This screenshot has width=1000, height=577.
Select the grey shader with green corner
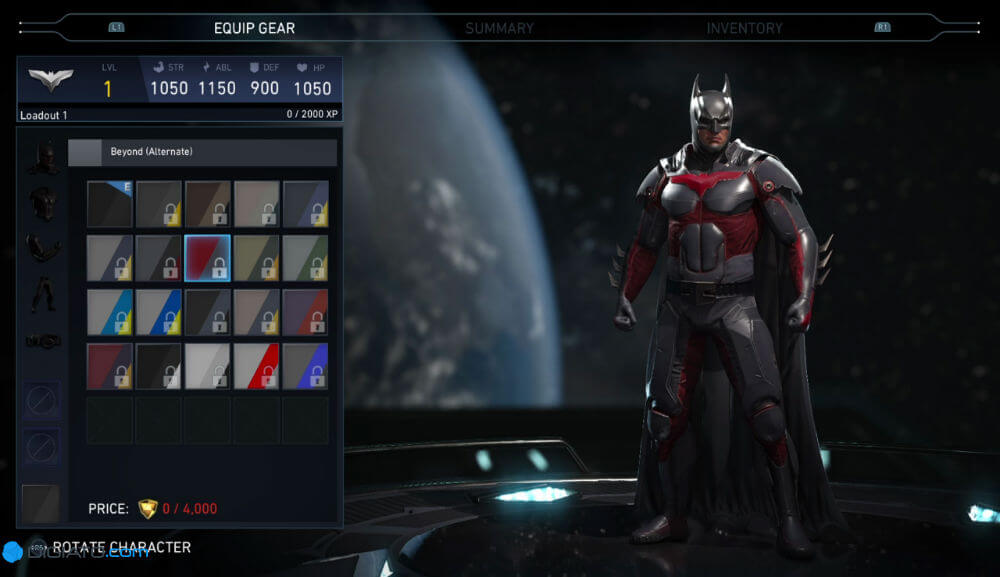click(x=306, y=258)
